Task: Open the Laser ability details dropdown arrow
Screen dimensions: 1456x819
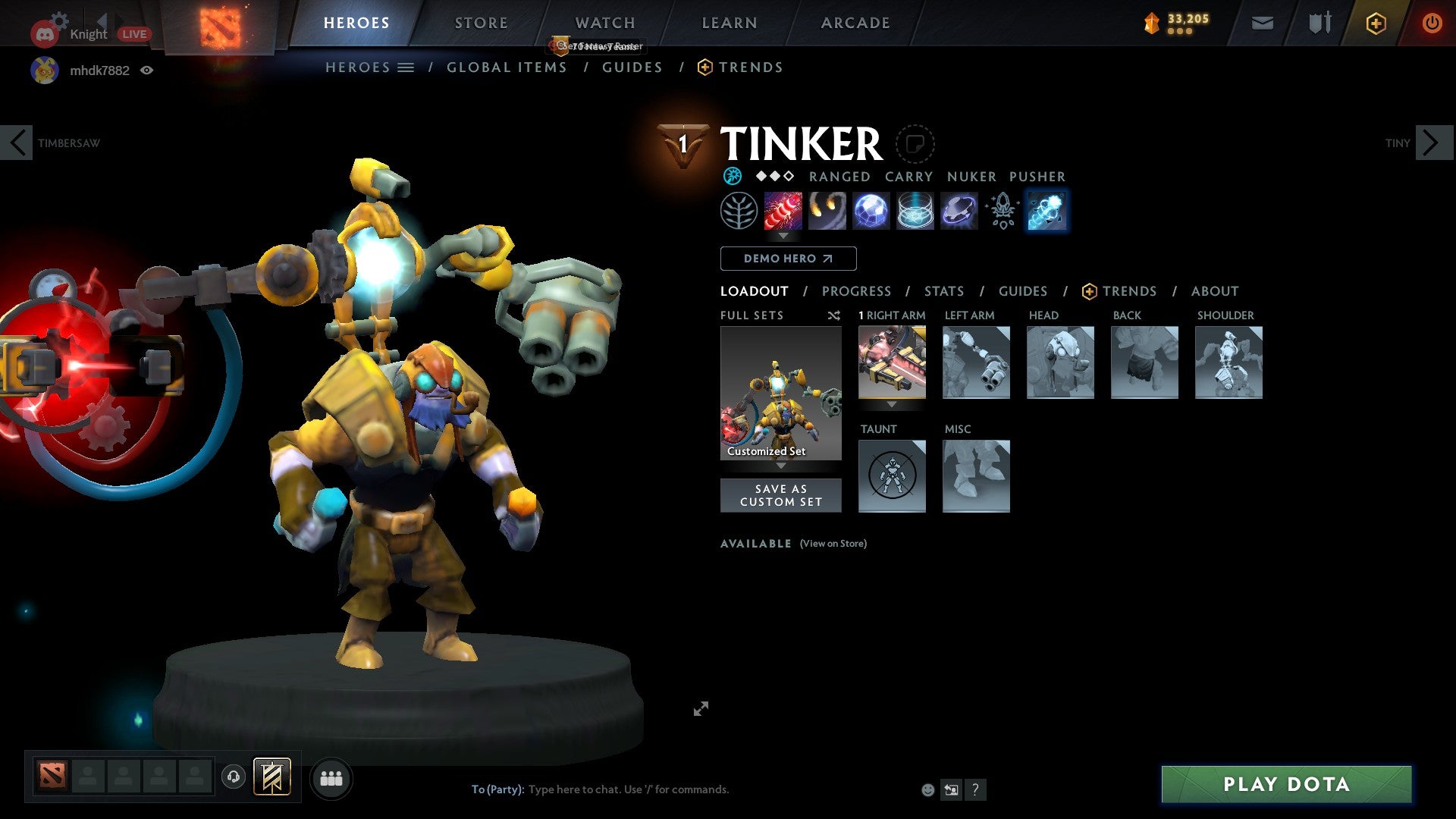Action: click(783, 236)
